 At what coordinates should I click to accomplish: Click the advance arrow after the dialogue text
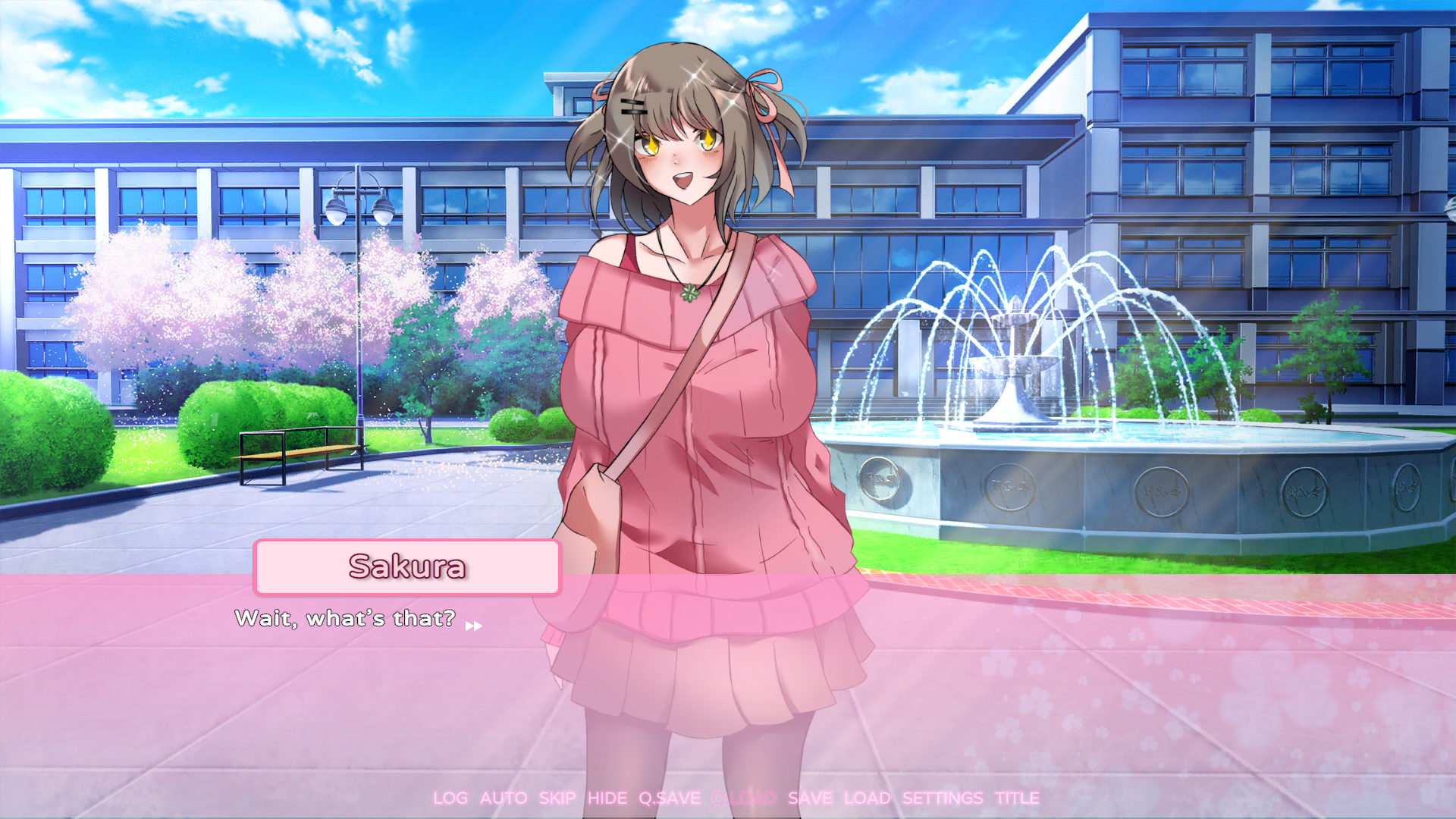pos(475,624)
